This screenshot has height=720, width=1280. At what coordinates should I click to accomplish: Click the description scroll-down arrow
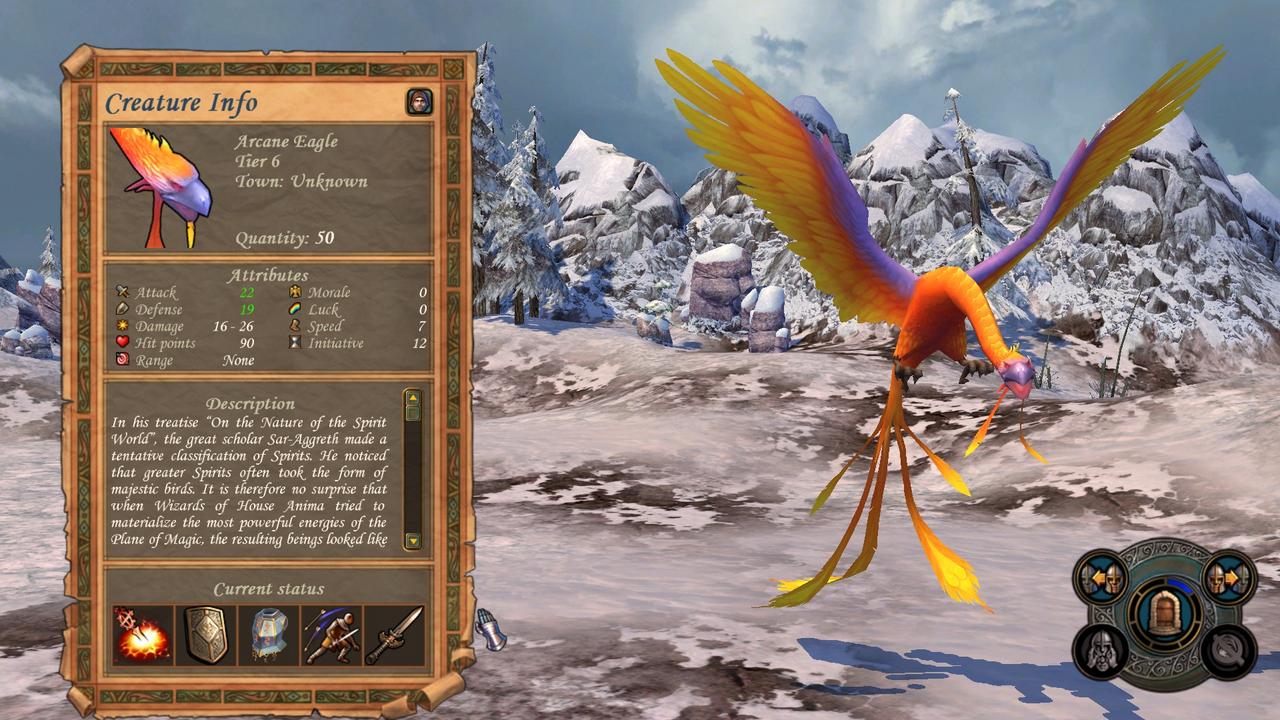(413, 540)
